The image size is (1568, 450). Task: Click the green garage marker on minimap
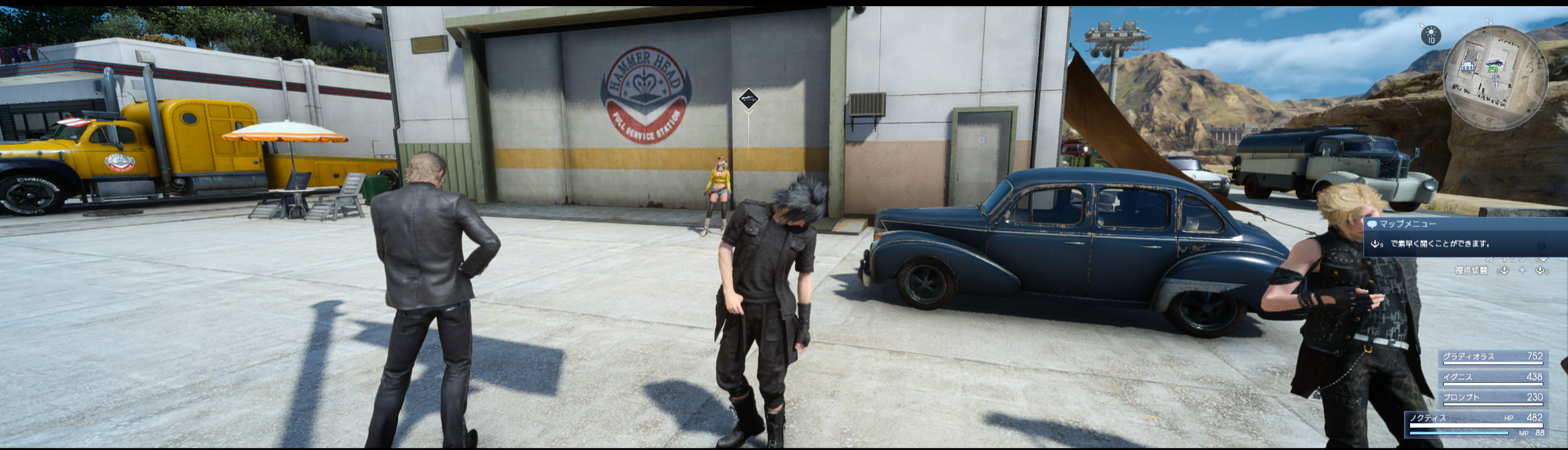(x=1493, y=70)
